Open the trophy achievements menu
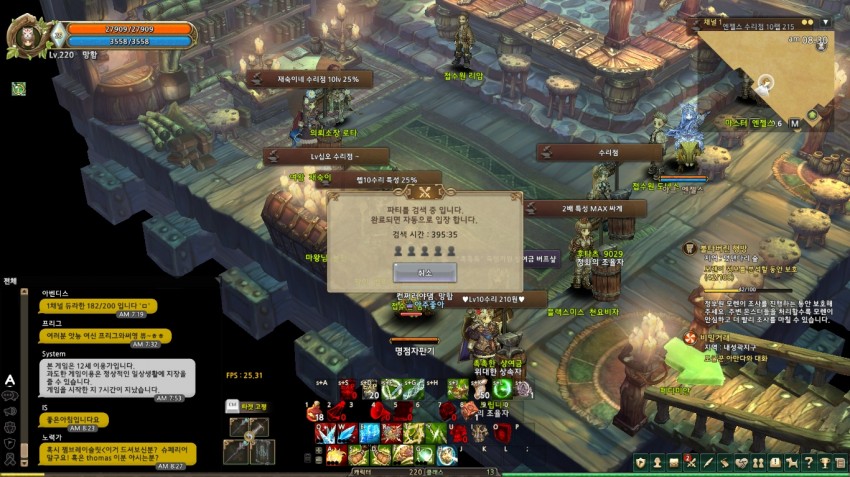 (825, 461)
